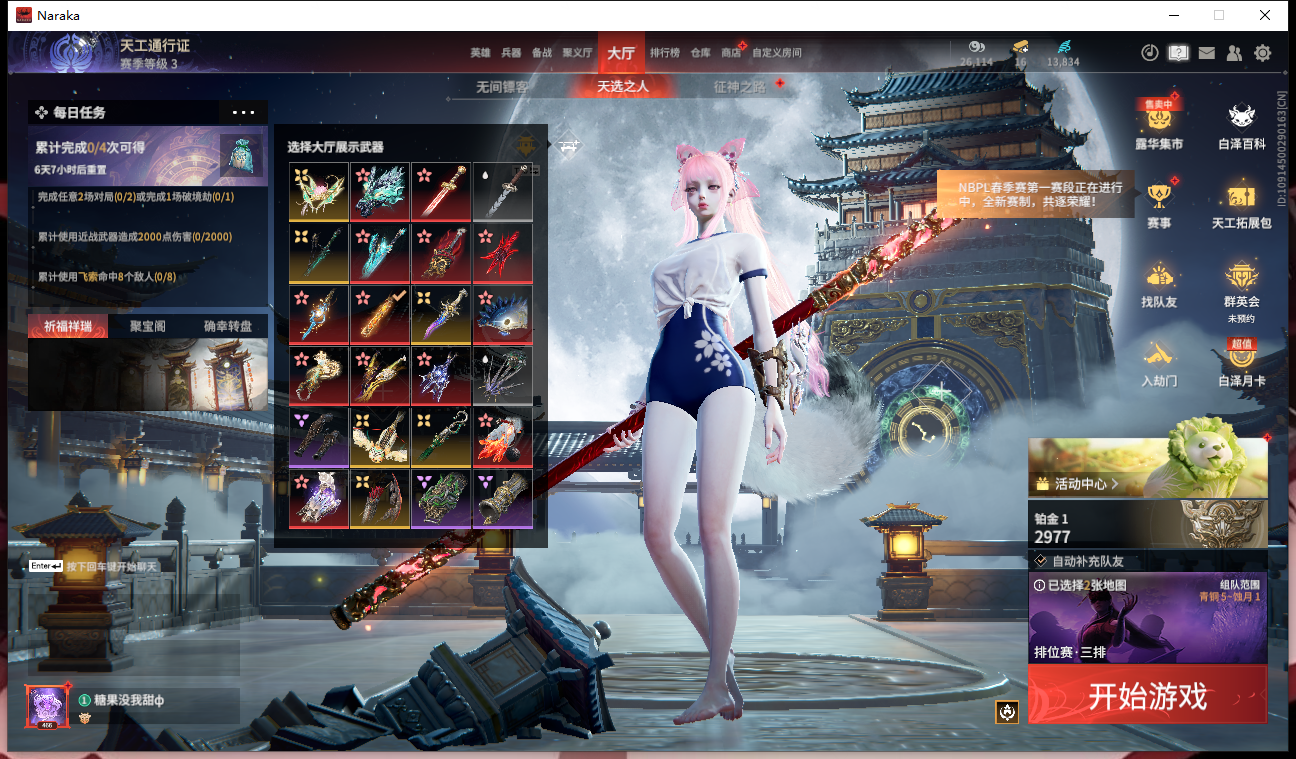Image resolution: width=1296 pixels, height=759 pixels.
Task: Check the mail envelope icon
Action: (x=1207, y=53)
